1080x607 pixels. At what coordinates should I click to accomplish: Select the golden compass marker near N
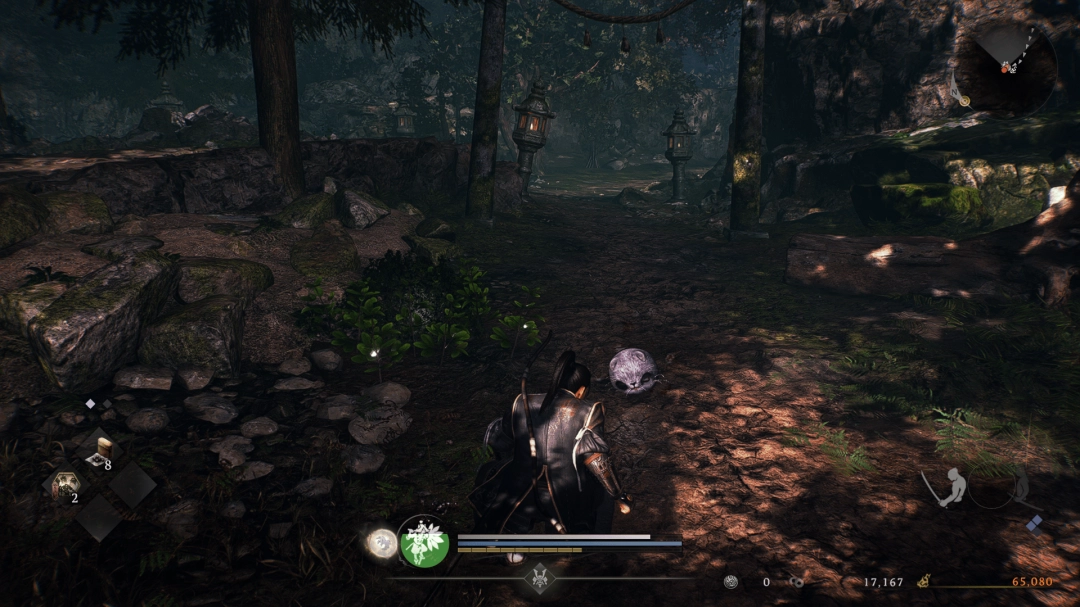tap(964, 99)
